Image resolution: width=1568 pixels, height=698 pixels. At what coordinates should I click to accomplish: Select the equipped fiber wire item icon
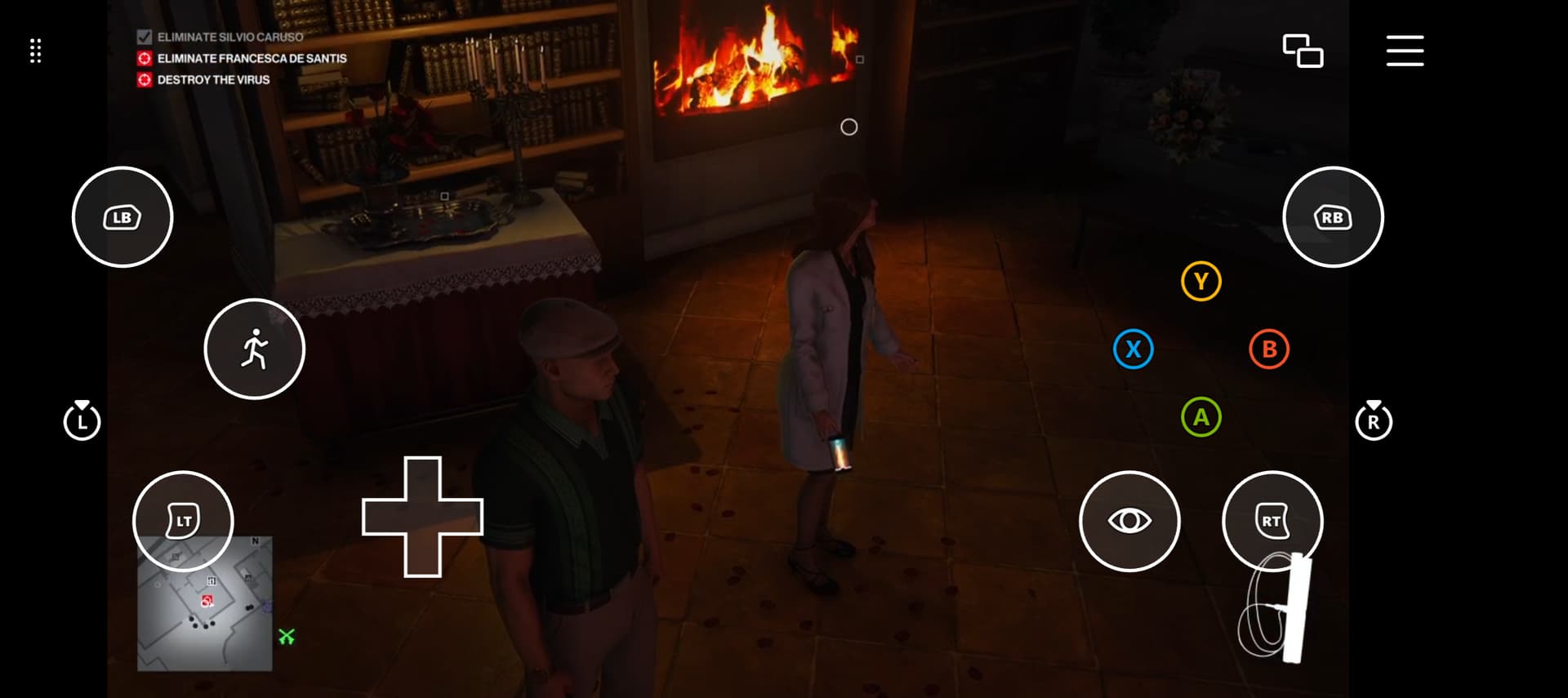(x=1276, y=608)
